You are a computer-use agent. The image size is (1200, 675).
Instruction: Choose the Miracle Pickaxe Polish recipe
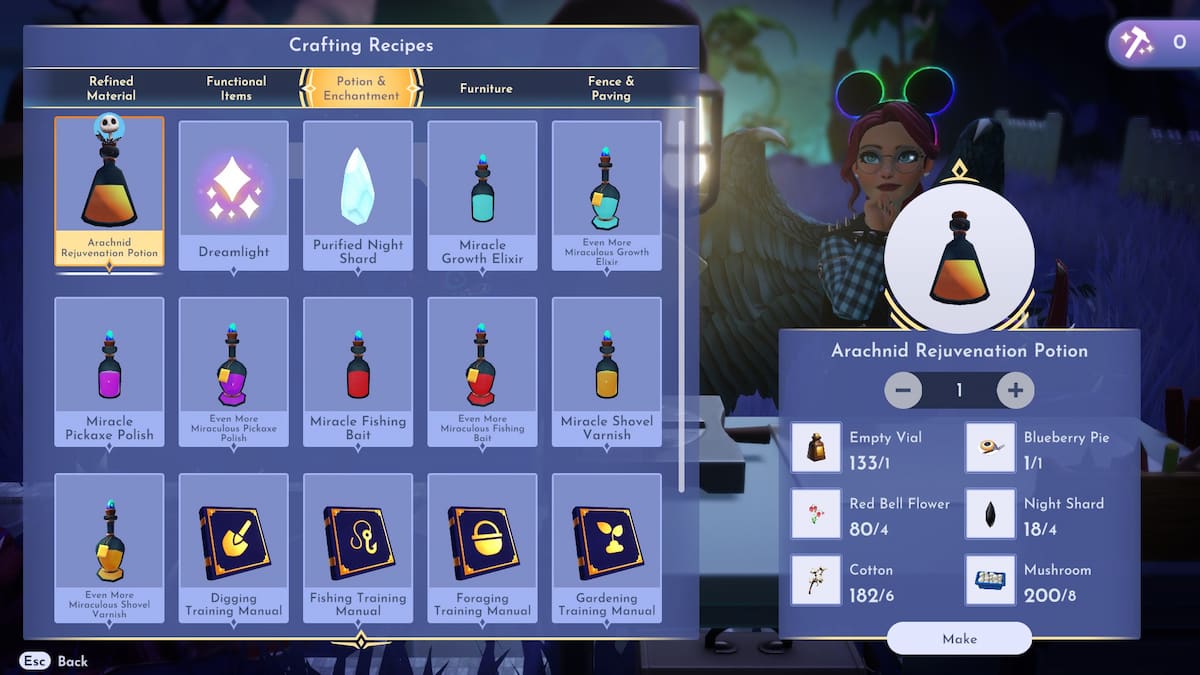coord(109,371)
